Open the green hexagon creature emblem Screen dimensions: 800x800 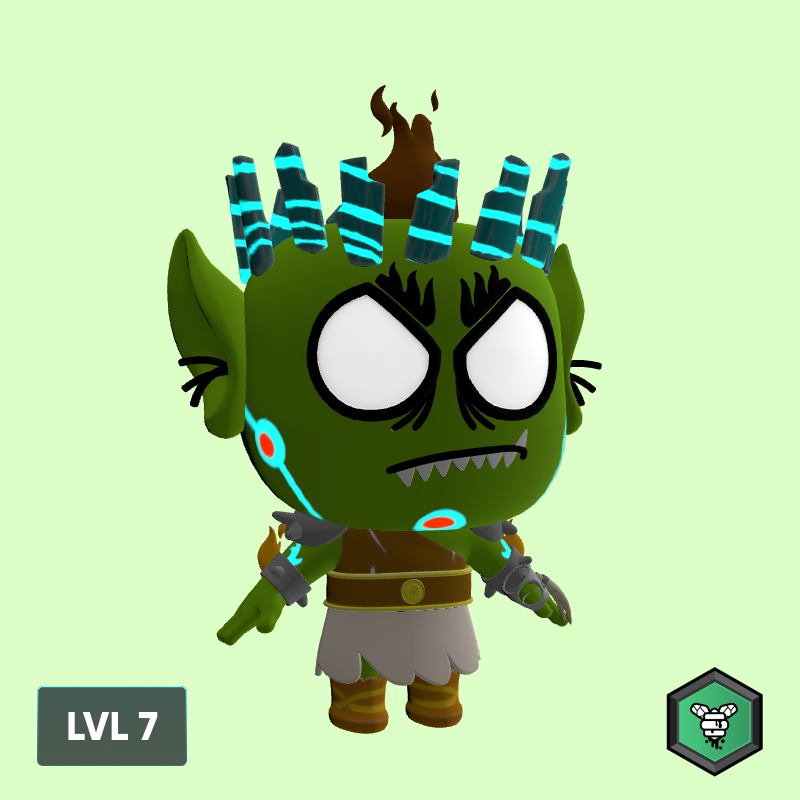pyautogui.click(x=714, y=722)
